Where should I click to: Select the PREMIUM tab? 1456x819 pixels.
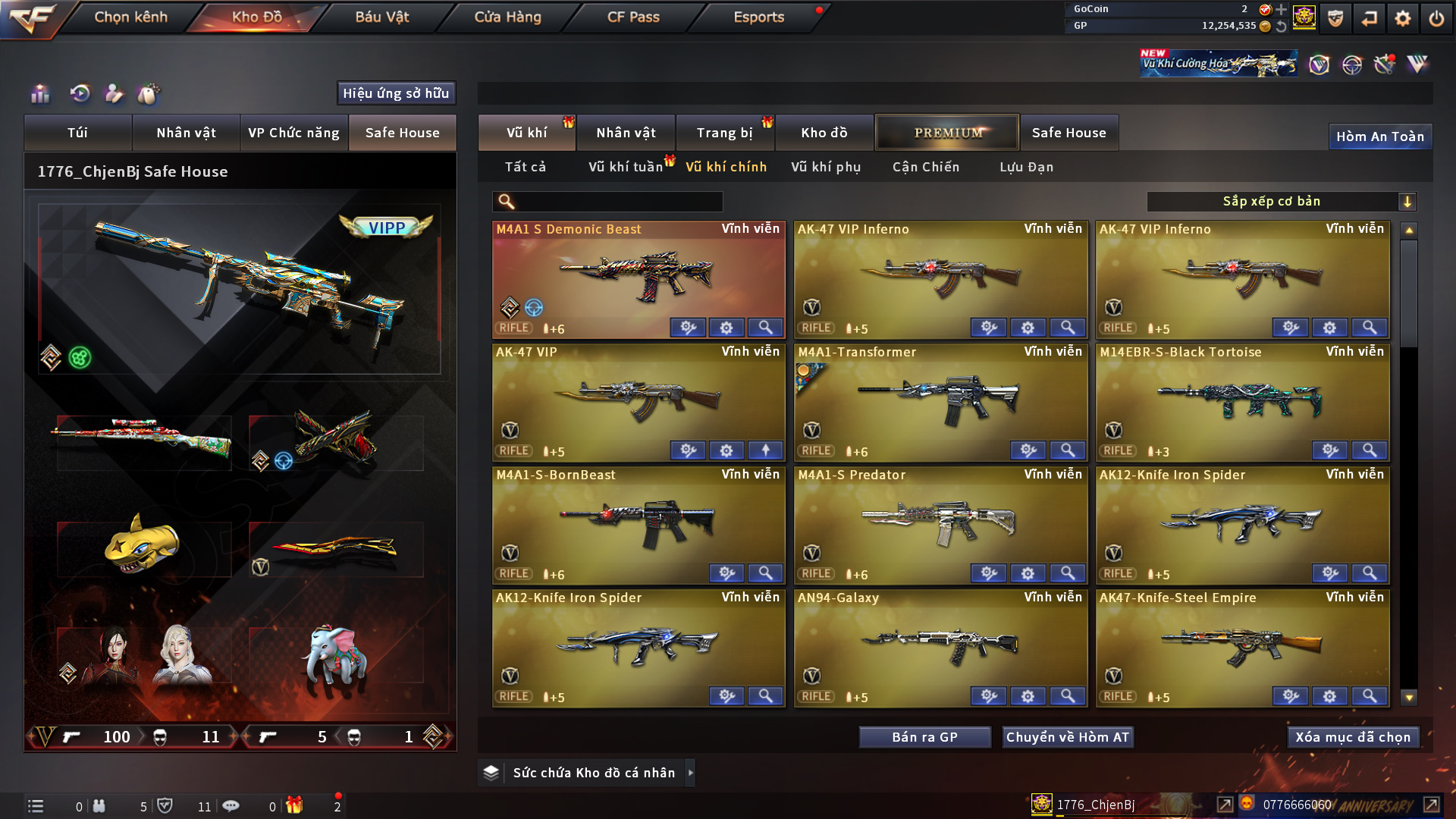tap(947, 133)
